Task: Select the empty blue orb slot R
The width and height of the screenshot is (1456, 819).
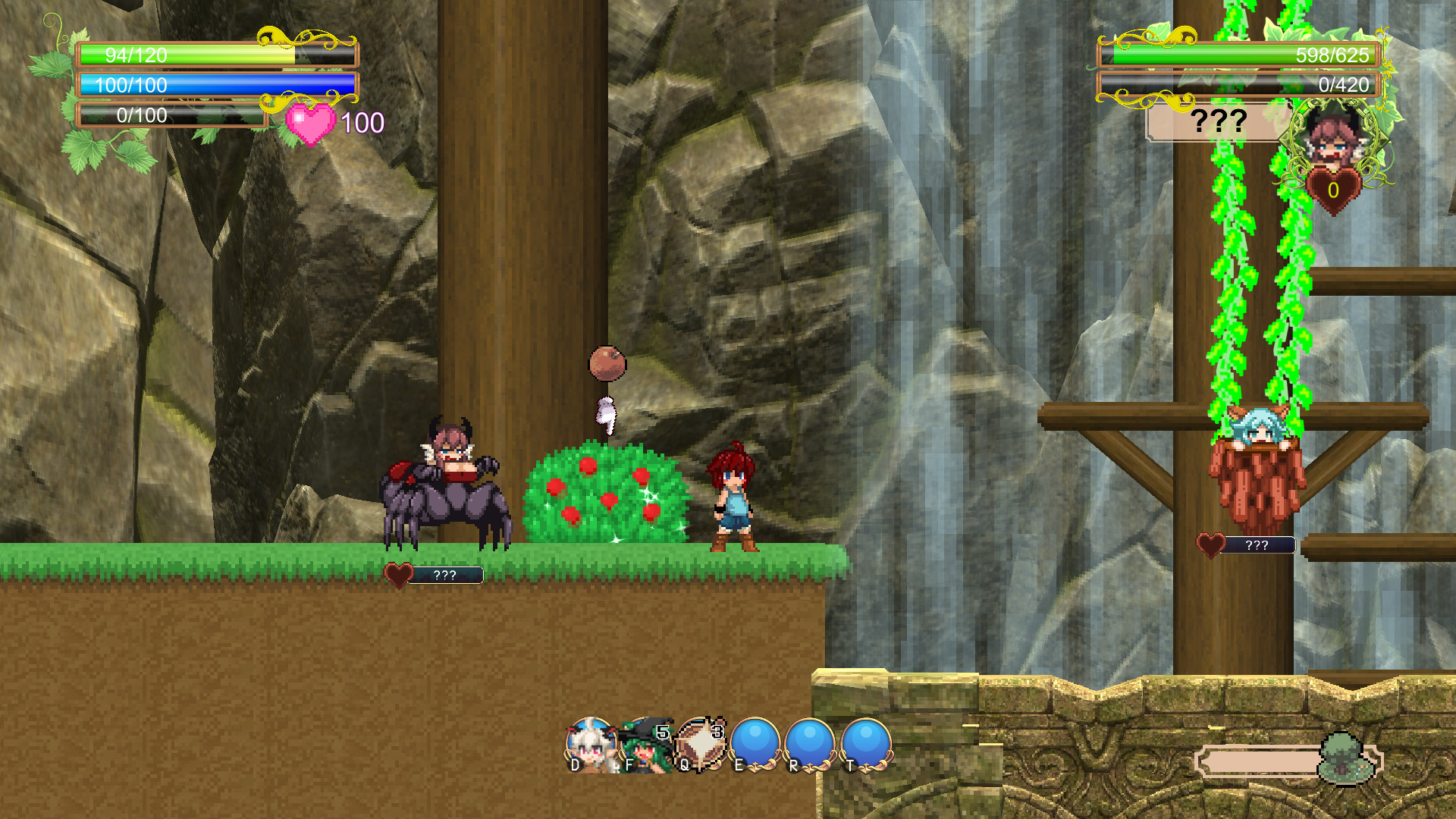Action: pos(810,743)
